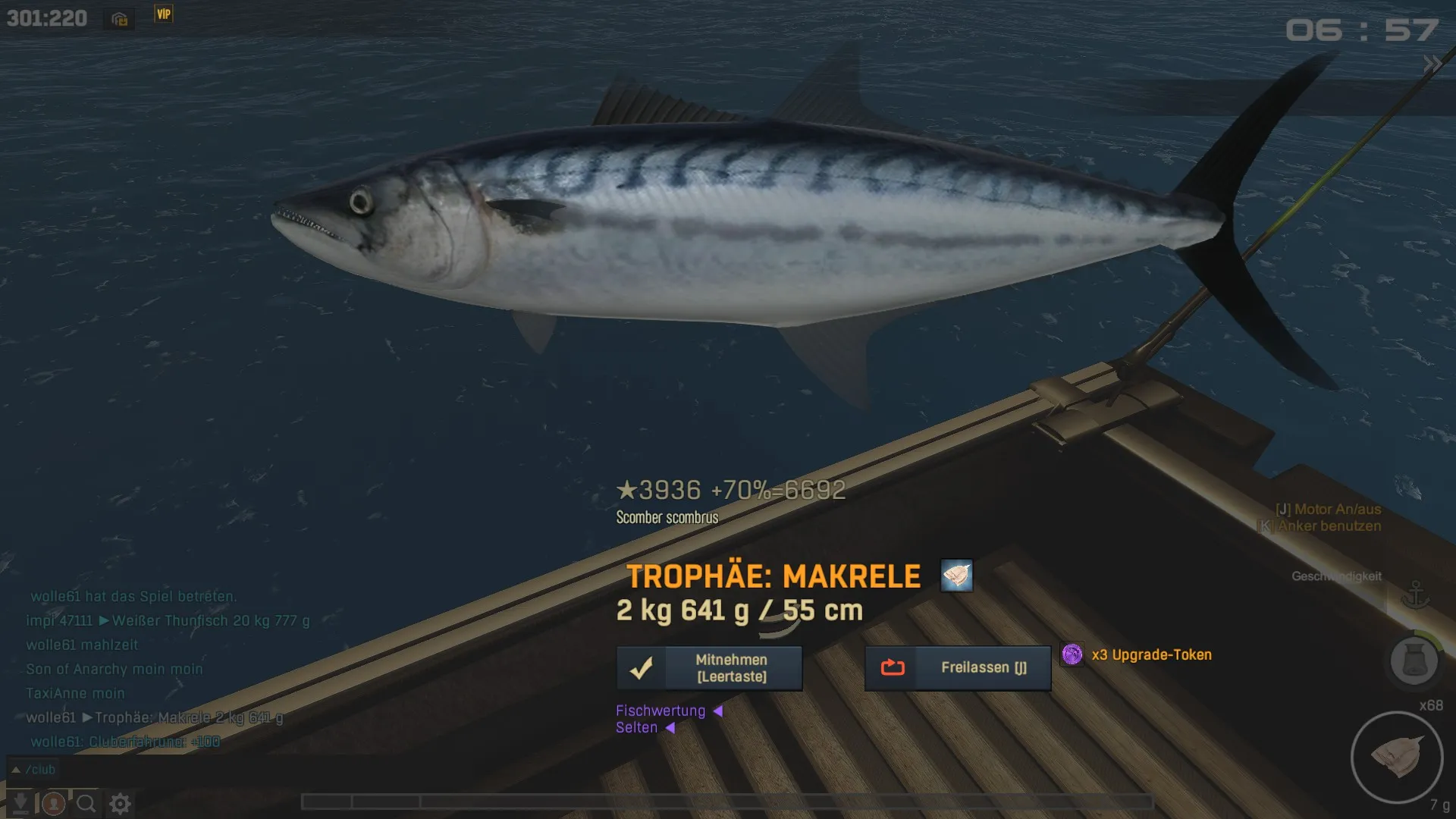Click the fish fillet icon beside Trophäe: Makrele

[x=956, y=576]
